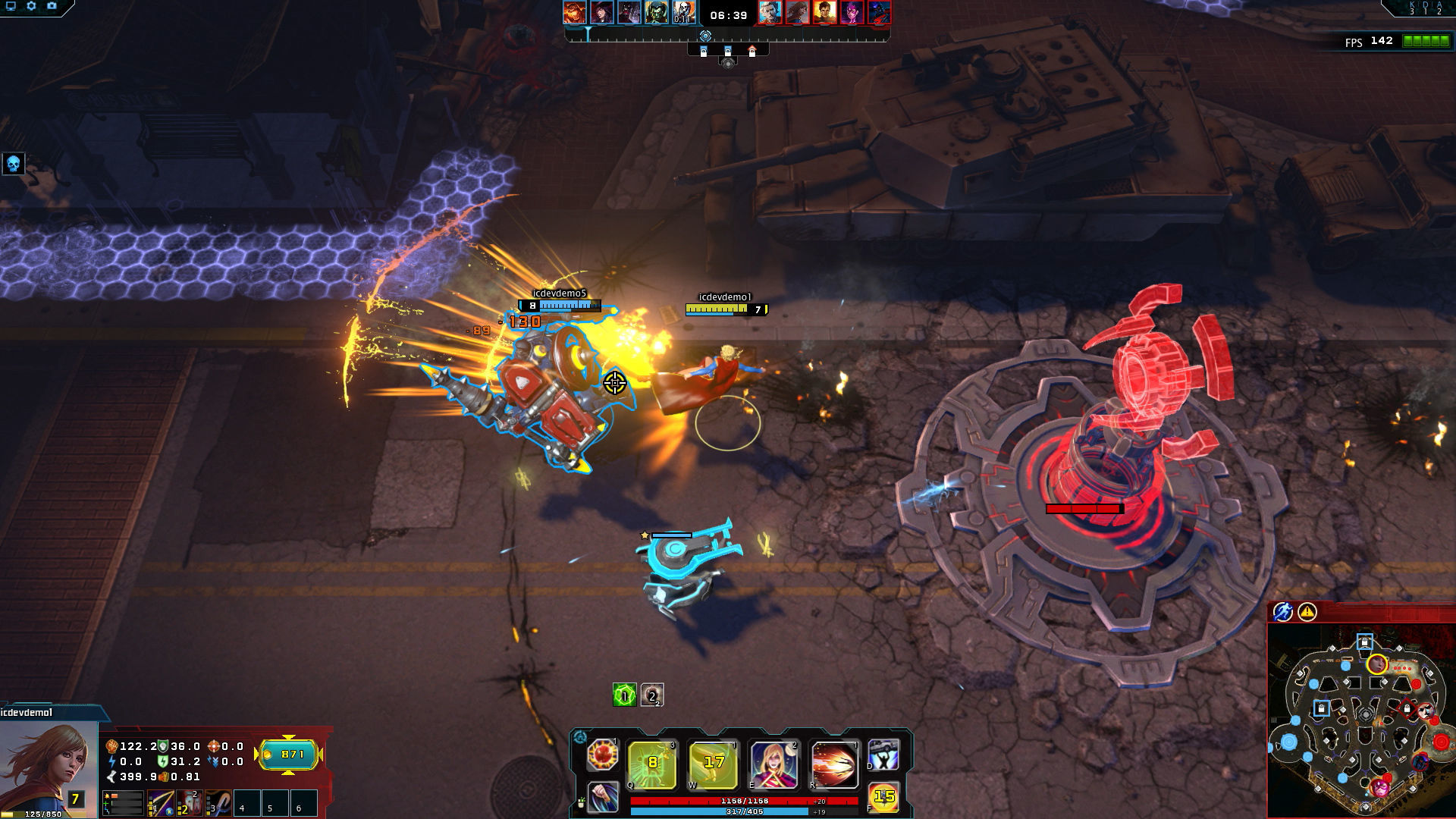The height and width of the screenshot is (819, 1456).
Task: Use the hook item in slot 3
Action: click(218, 804)
